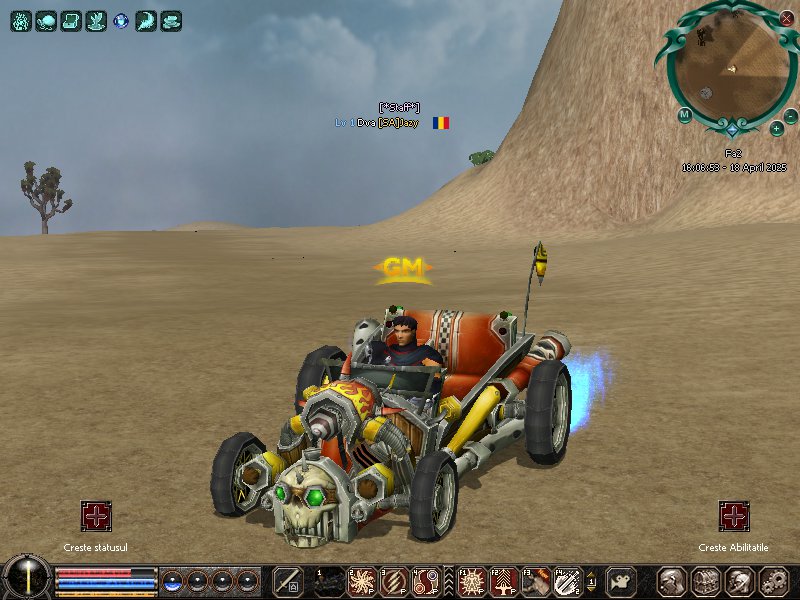The width and height of the screenshot is (800, 600).
Task: Click the Creste statusul red plus button
Action: [x=96, y=516]
